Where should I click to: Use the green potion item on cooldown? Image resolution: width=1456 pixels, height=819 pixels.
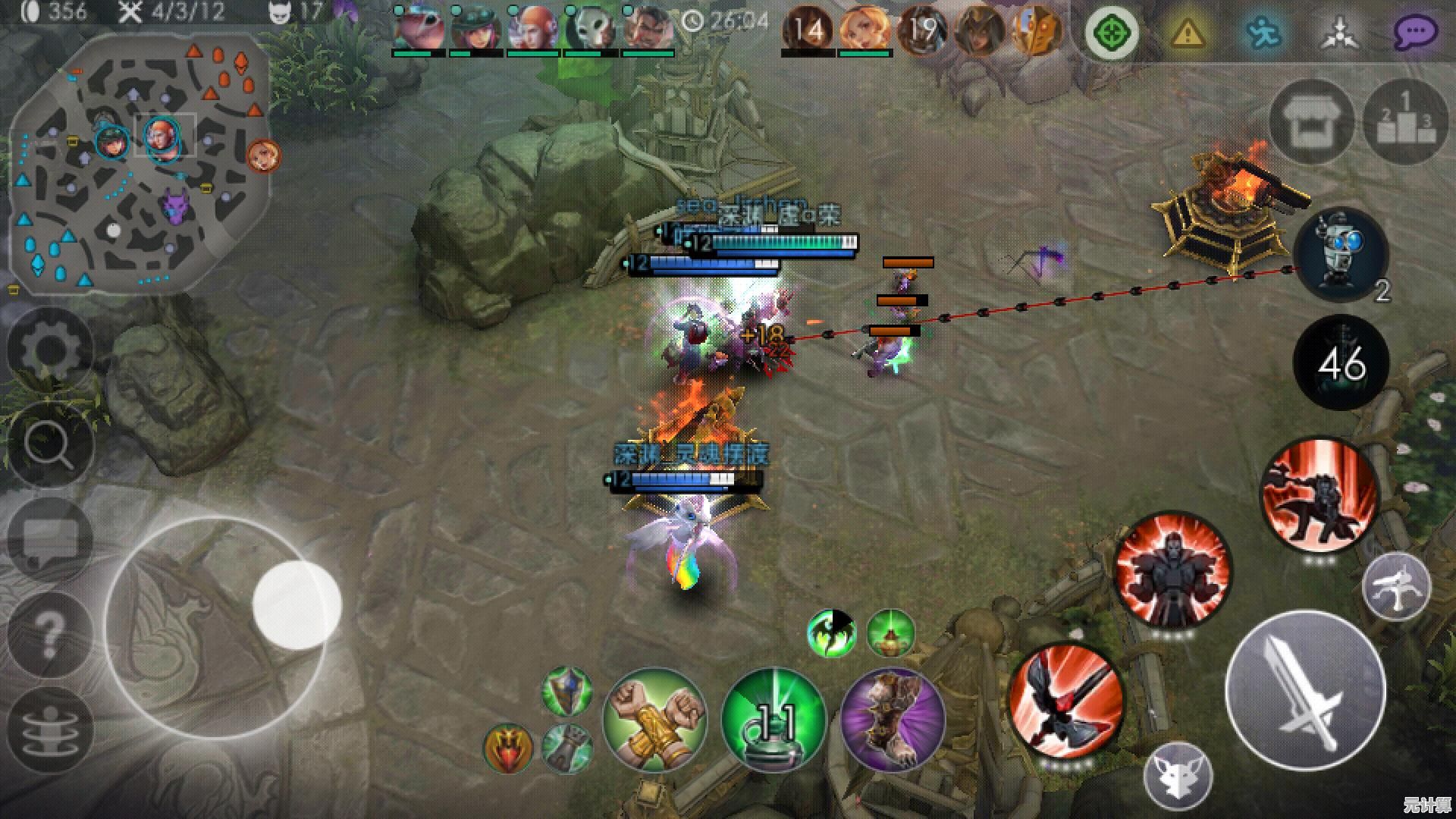coord(773,719)
